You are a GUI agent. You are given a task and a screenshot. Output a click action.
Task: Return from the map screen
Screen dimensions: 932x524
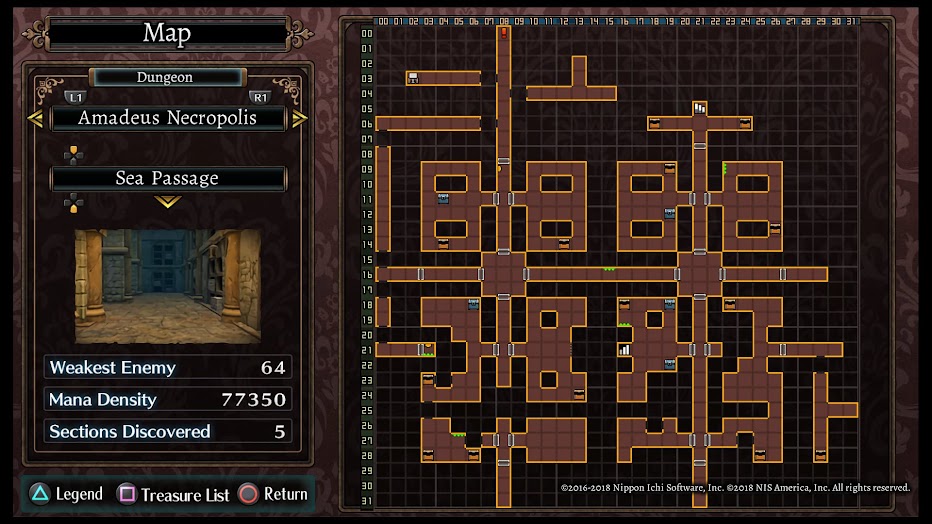coord(273,494)
